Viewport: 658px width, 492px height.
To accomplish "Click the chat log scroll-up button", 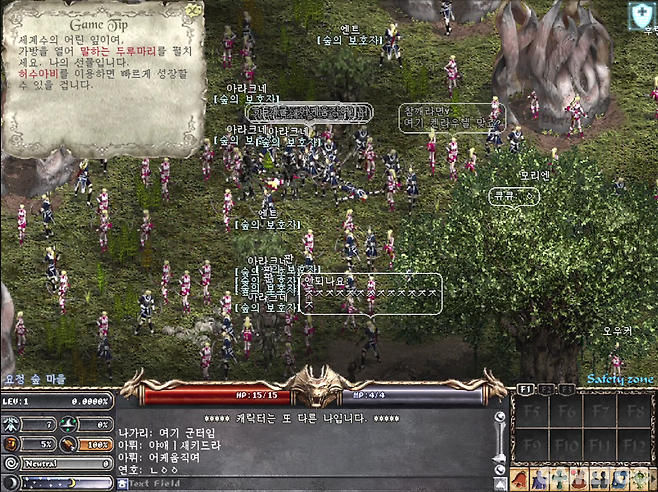I will [500, 418].
